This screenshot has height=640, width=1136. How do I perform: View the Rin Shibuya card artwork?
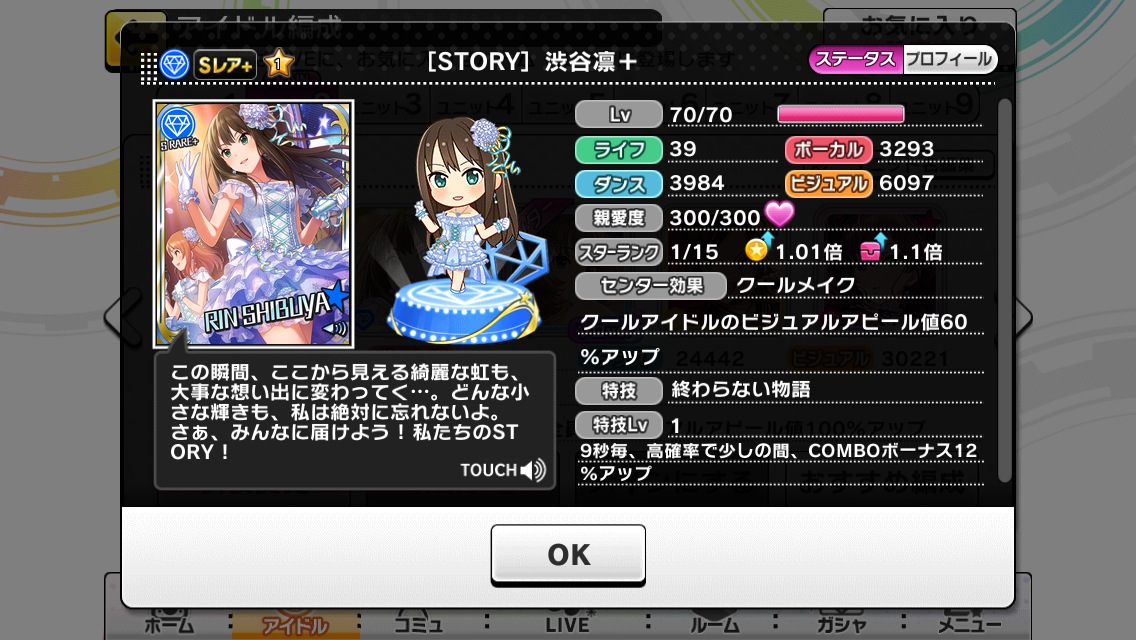(253, 222)
